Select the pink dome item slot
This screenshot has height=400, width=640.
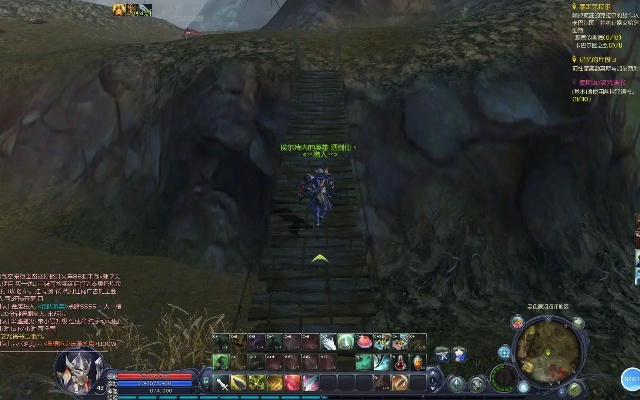pyautogui.click(x=364, y=343)
